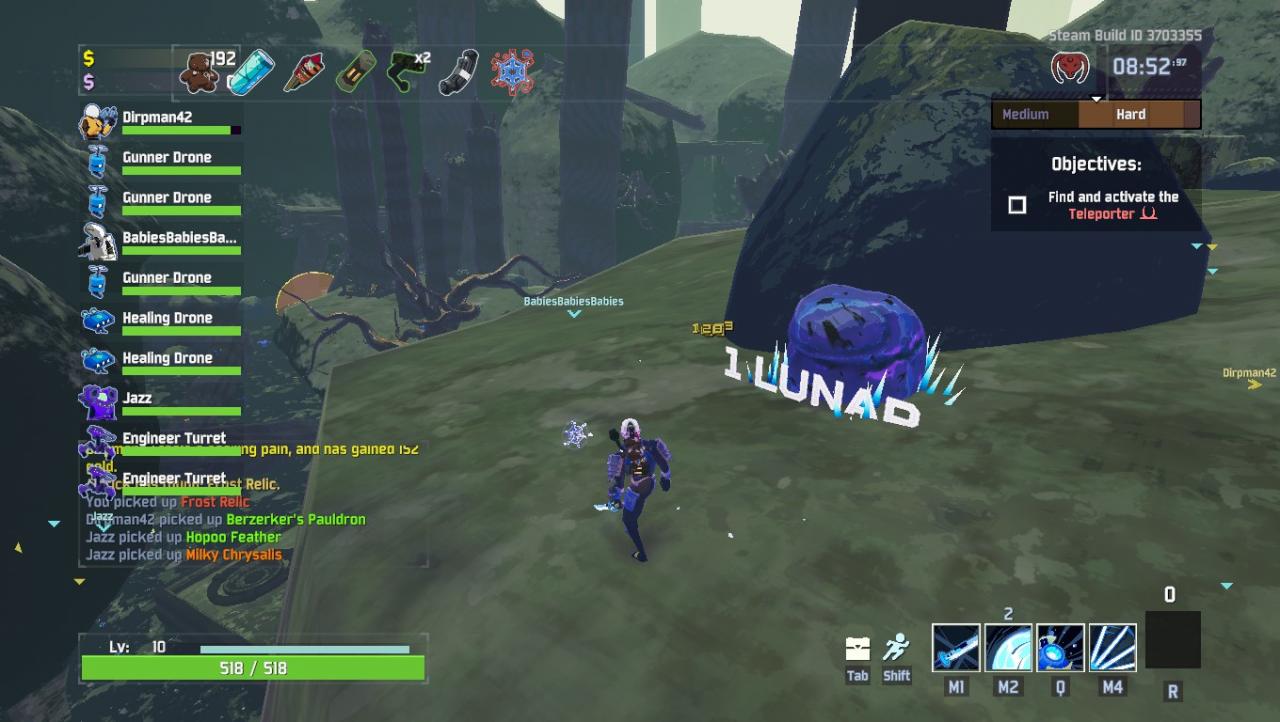Select the dark green item with x2 stack
1280x722 pixels.
(x=406, y=73)
